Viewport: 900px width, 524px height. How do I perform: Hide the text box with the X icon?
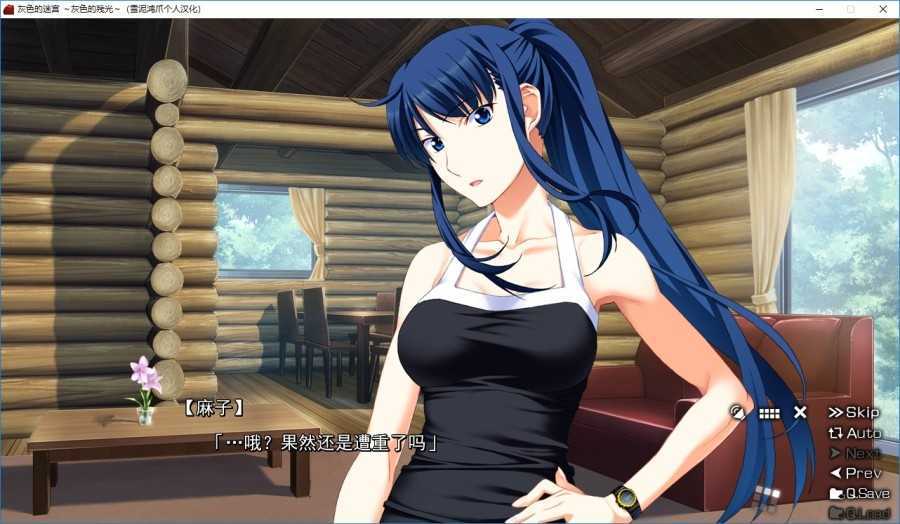[800, 412]
